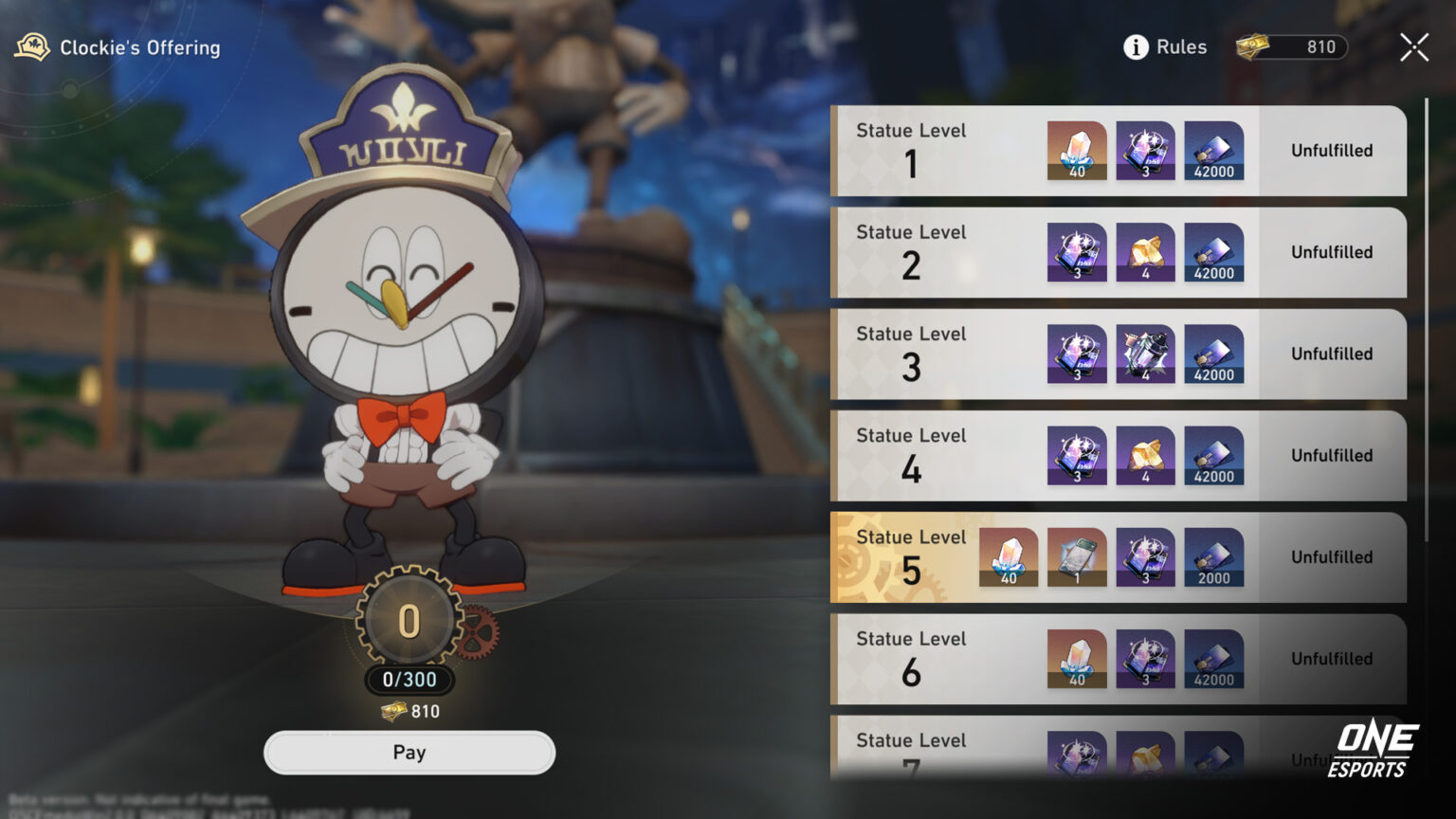
Task: Inspect the Level 5 ticket pass reward
Action: click(x=1077, y=557)
